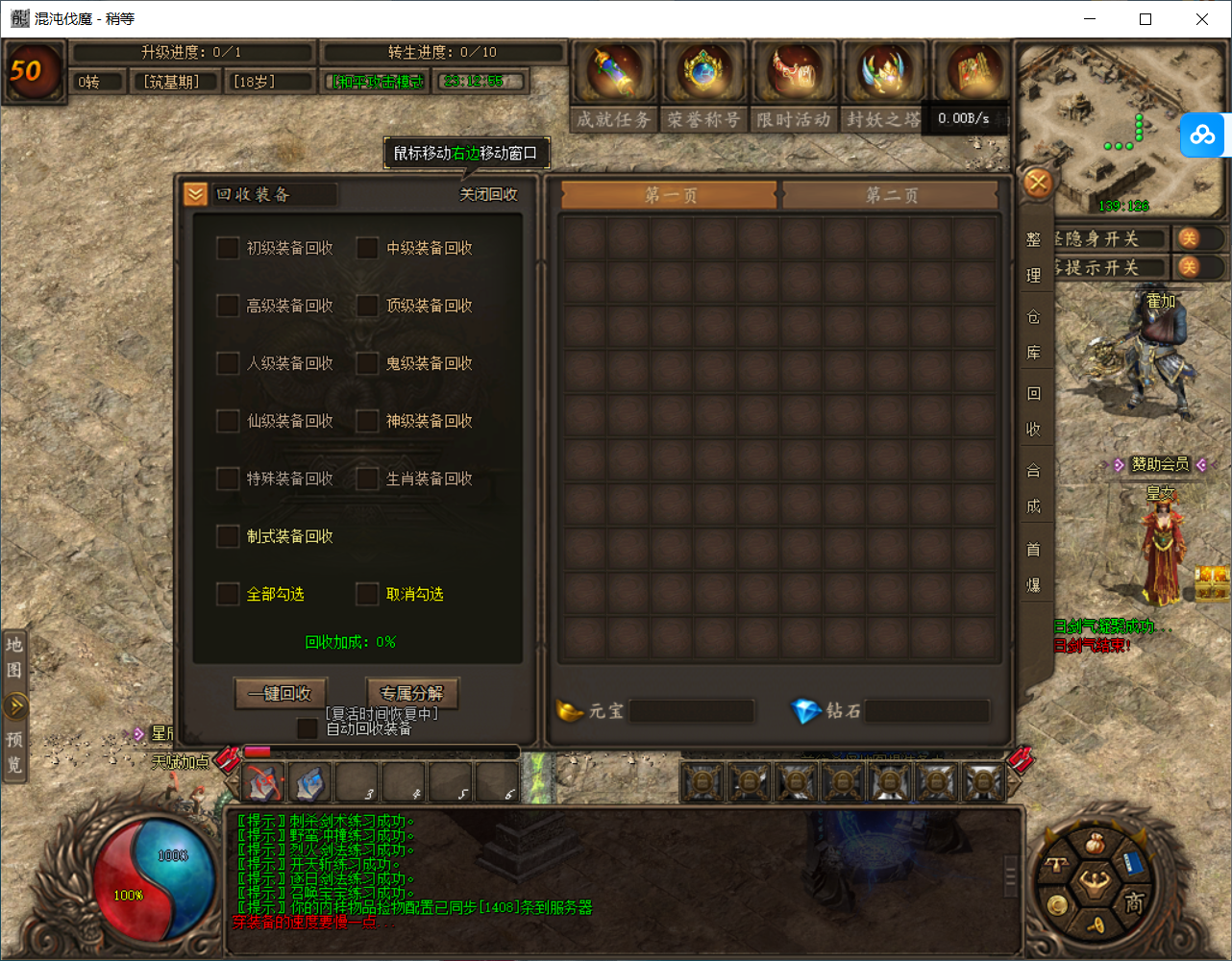The width and height of the screenshot is (1232, 961).
Task: Open the 成就任务 scroll icon
Action: 614,73
